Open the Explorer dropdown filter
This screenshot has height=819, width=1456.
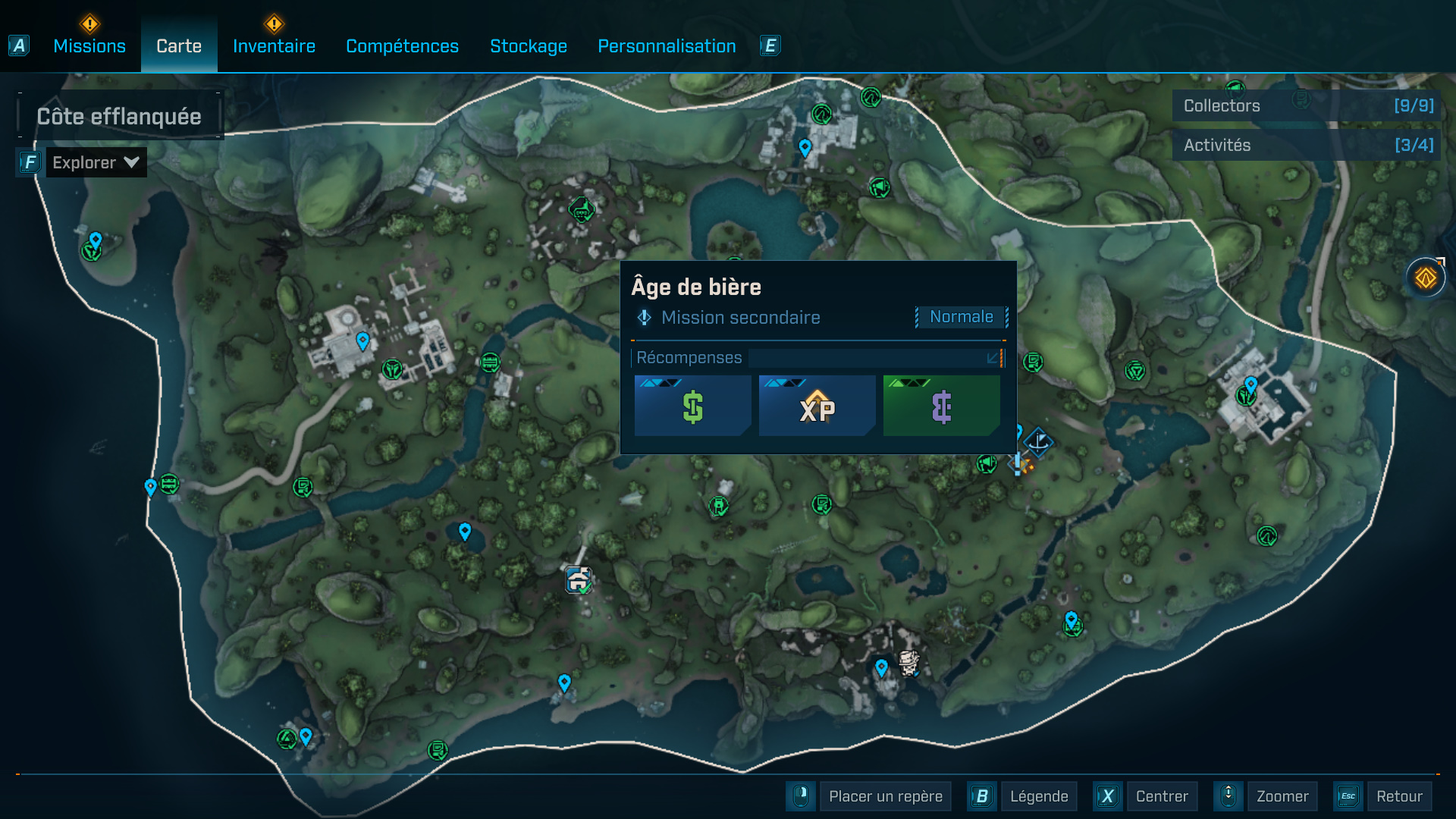(96, 162)
